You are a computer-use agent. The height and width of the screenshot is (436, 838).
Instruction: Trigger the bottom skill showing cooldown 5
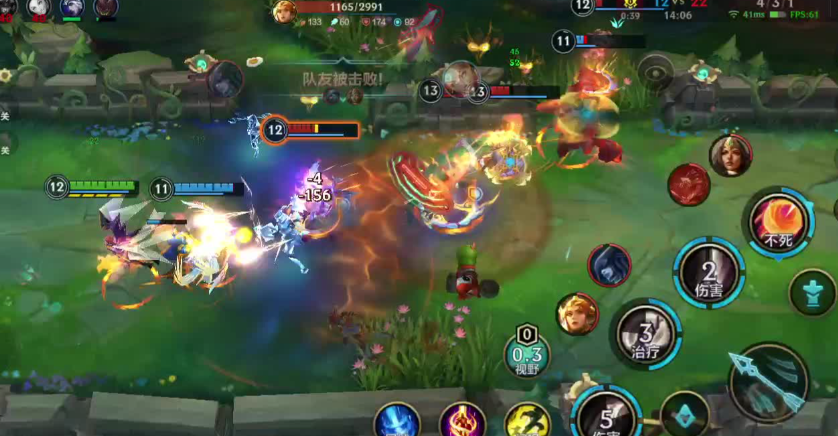(606, 416)
